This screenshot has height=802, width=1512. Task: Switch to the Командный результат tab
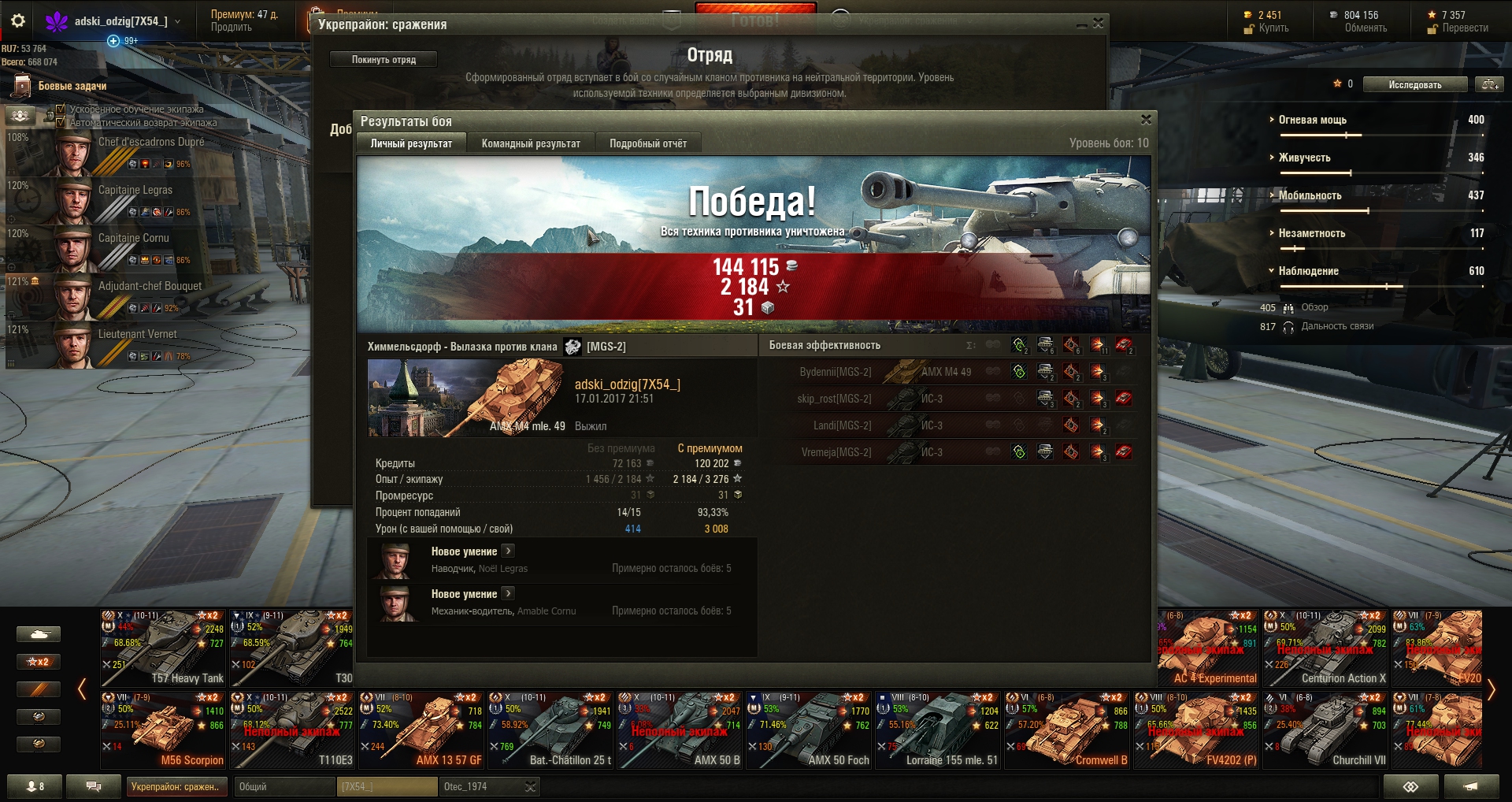[531, 143]
